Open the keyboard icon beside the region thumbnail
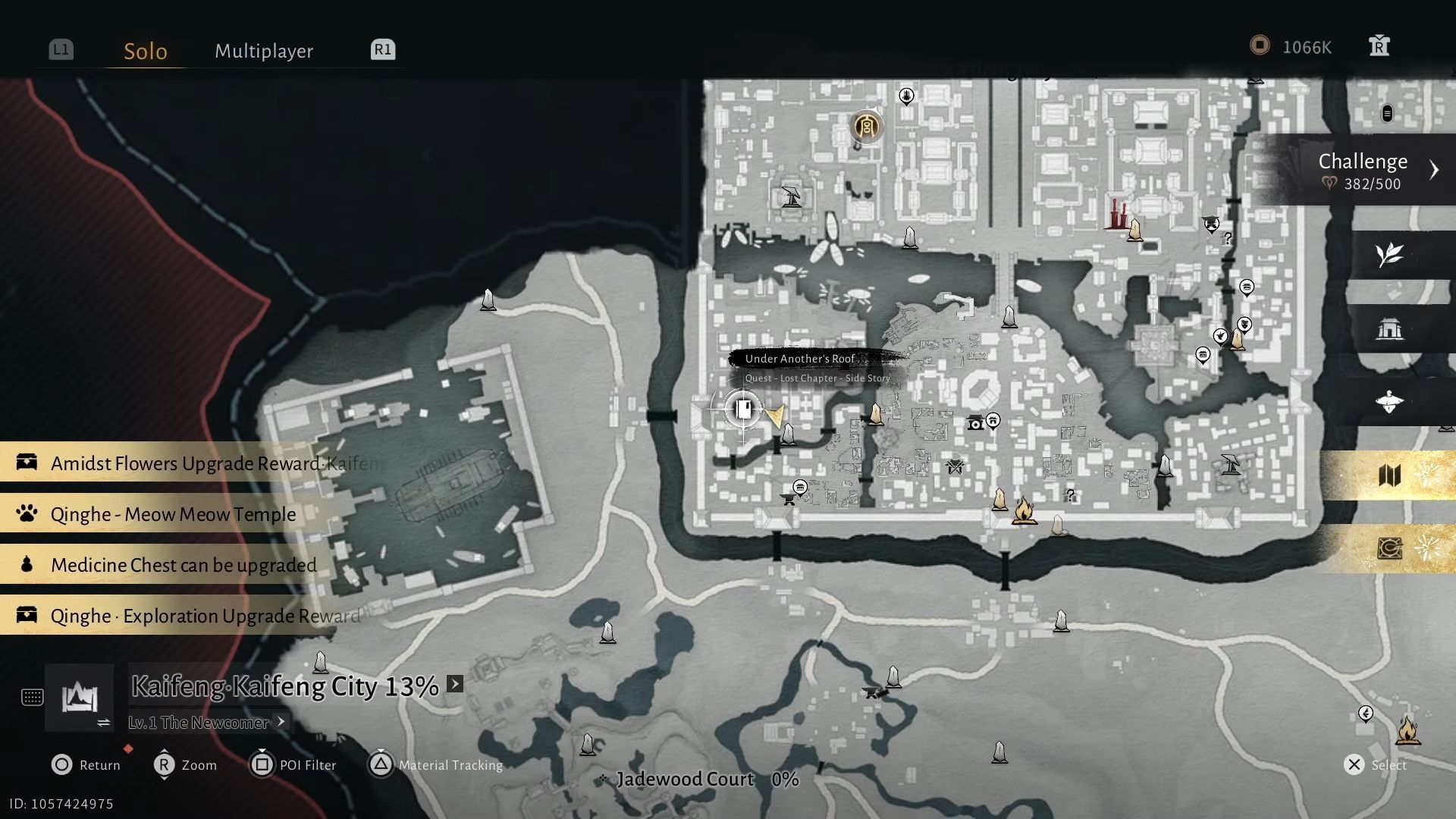Viewport: 1456px width, 819px height. (x=32, y=698)
